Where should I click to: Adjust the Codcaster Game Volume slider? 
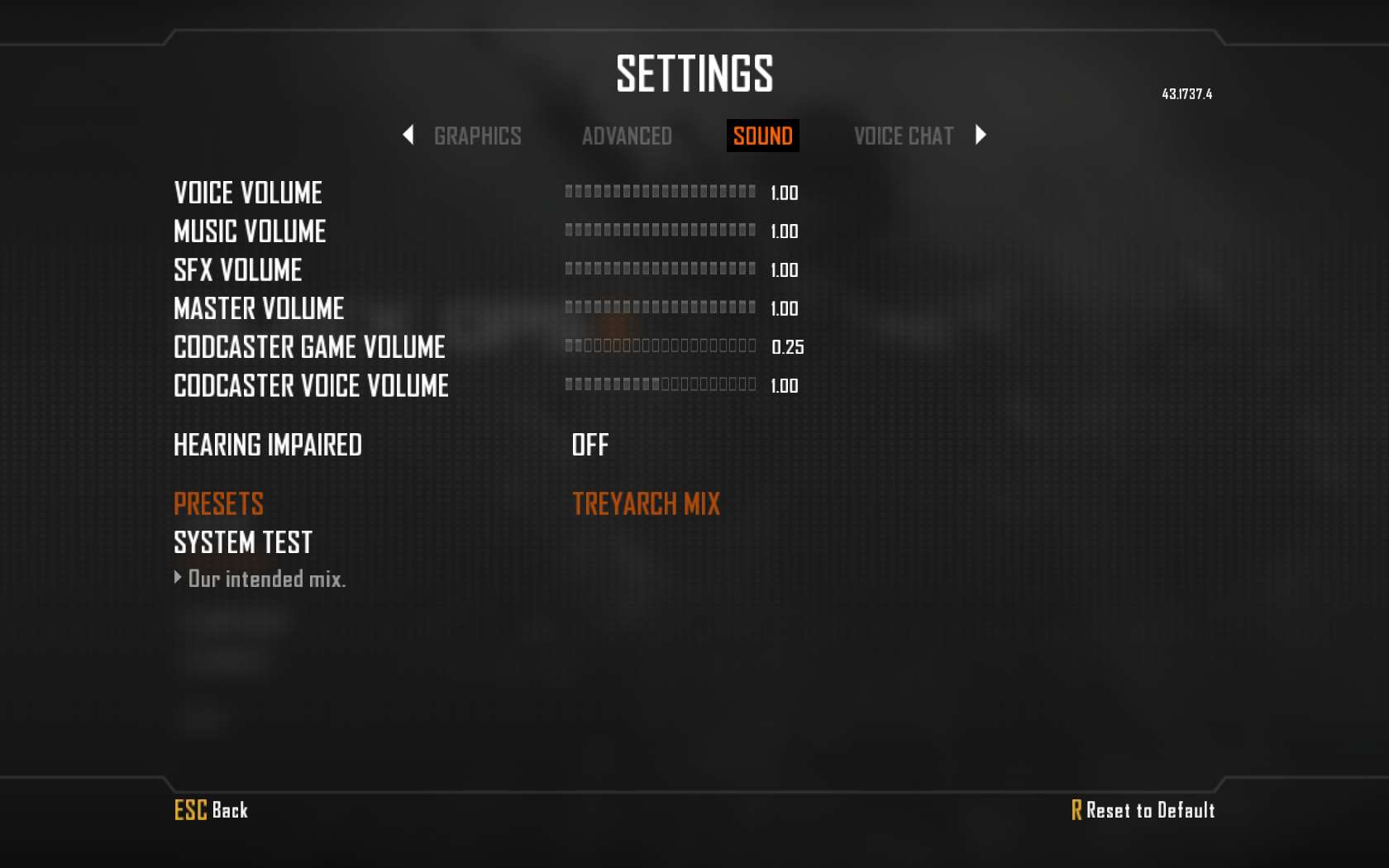pos(660,346)
